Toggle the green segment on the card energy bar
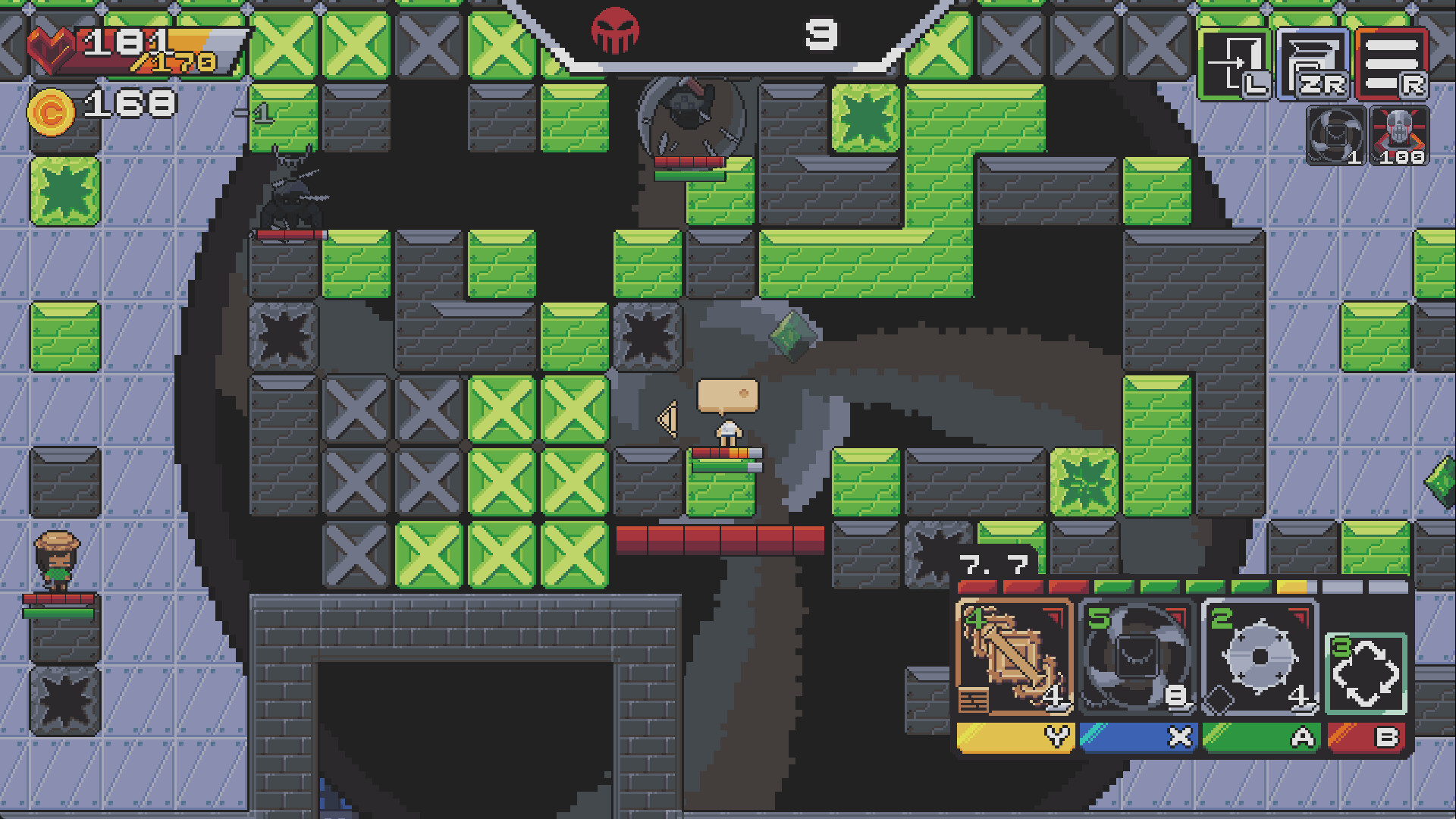The width and height of the screenshot is (1456, 819). [x=1115, y=587]
